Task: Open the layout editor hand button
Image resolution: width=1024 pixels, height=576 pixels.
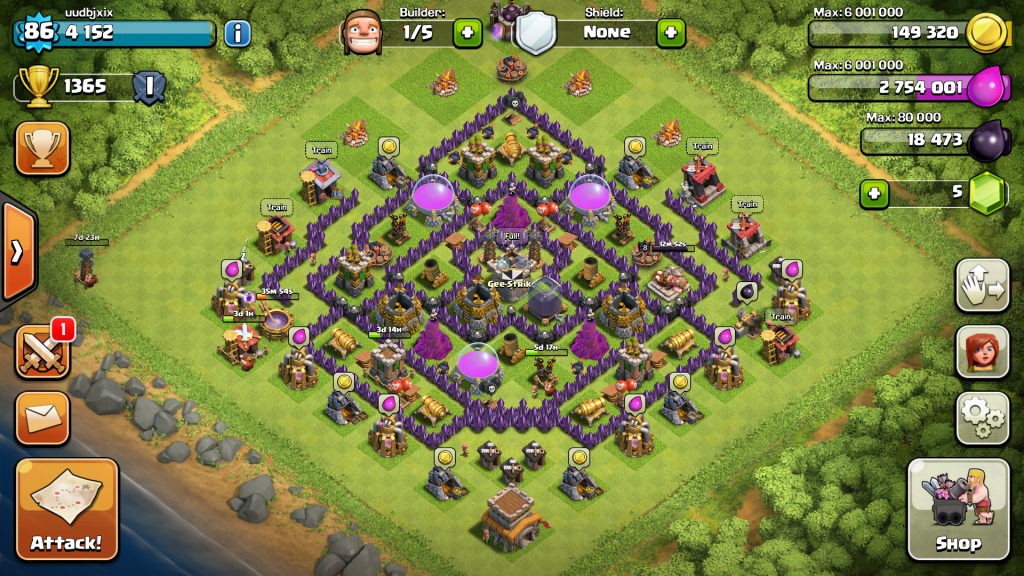Action: click(982, 285)
